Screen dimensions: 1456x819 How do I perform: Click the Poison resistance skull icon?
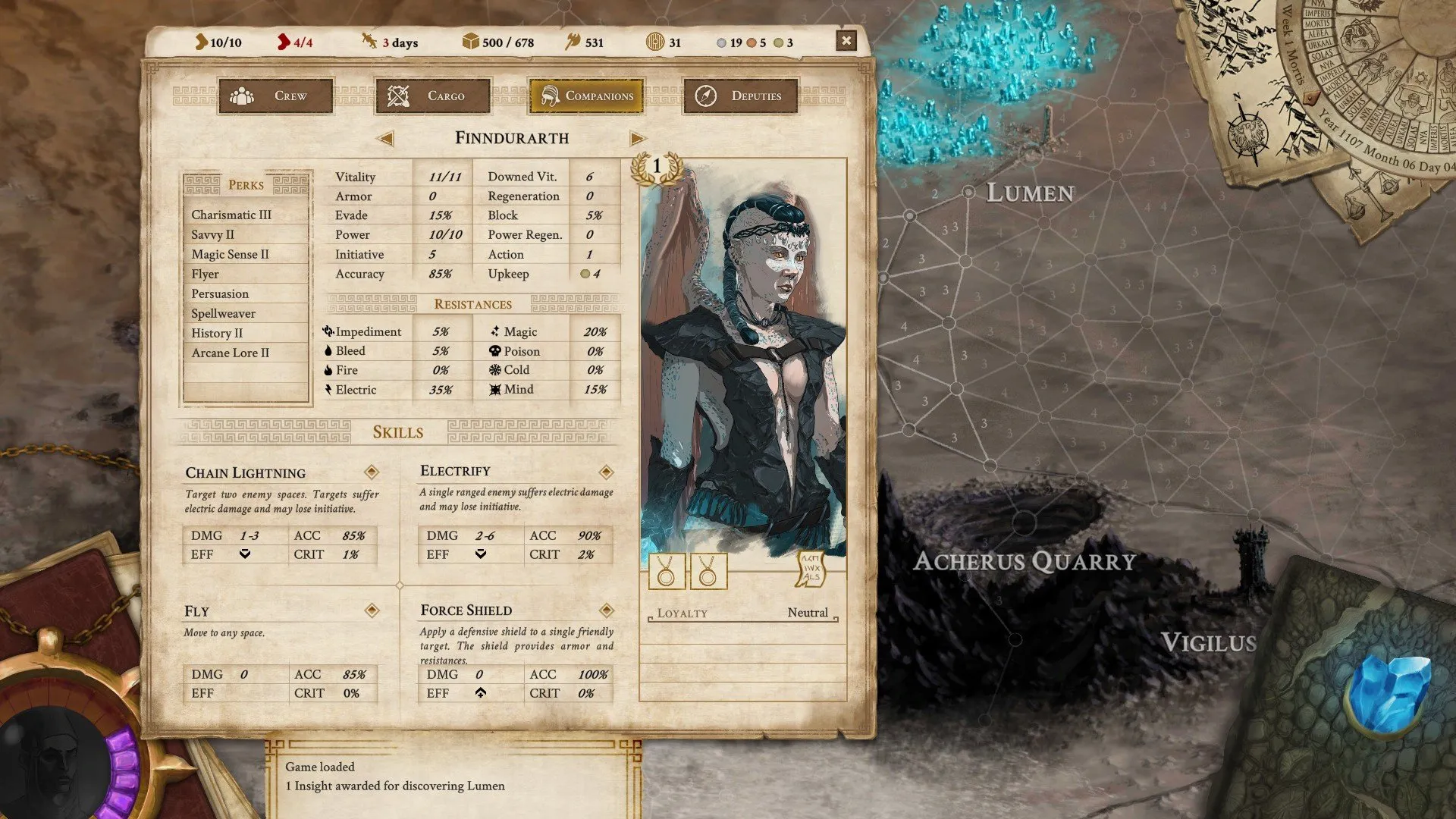(x=494, y=350)
